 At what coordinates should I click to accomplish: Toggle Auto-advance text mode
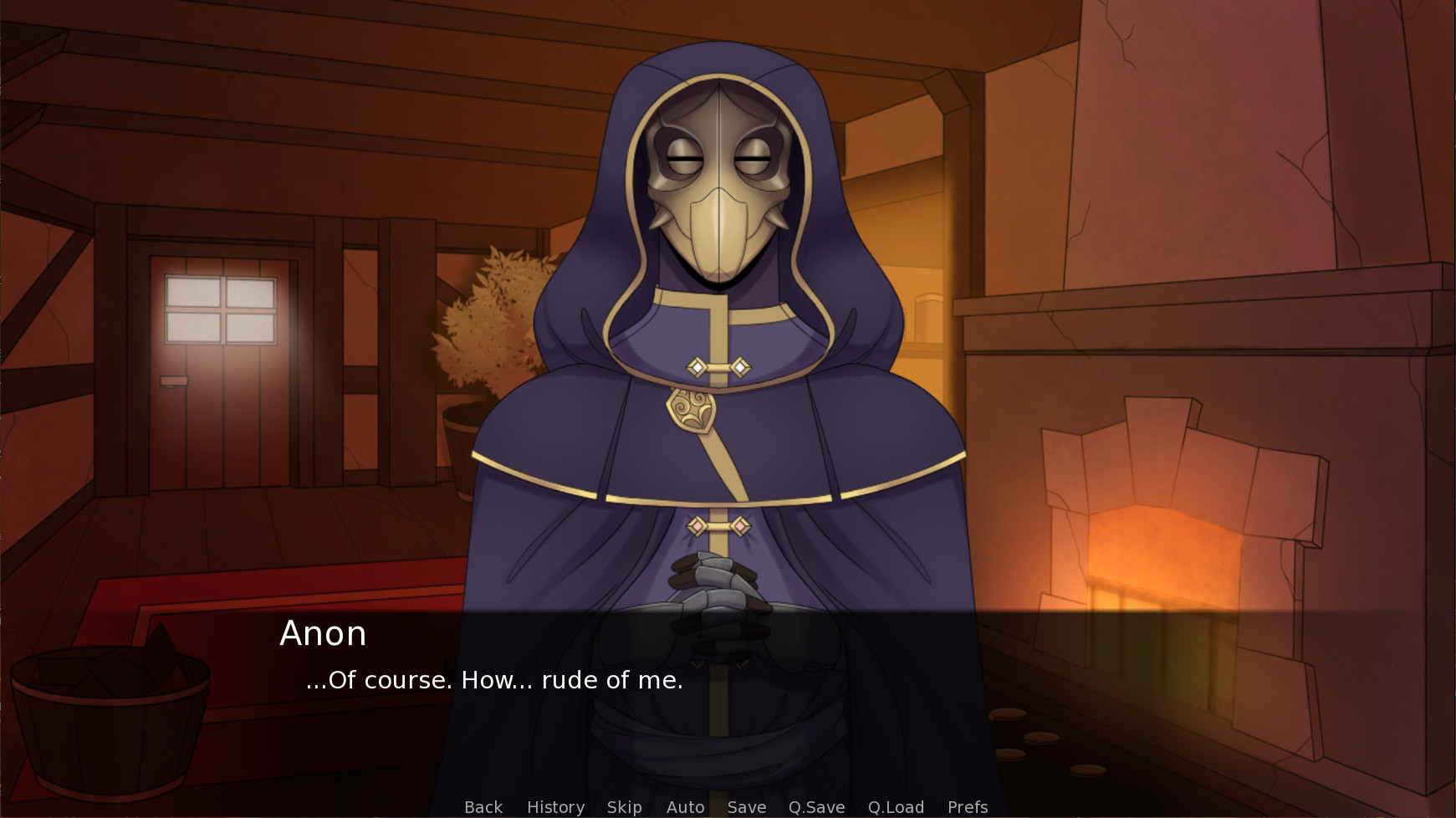[x=684, y=806]
